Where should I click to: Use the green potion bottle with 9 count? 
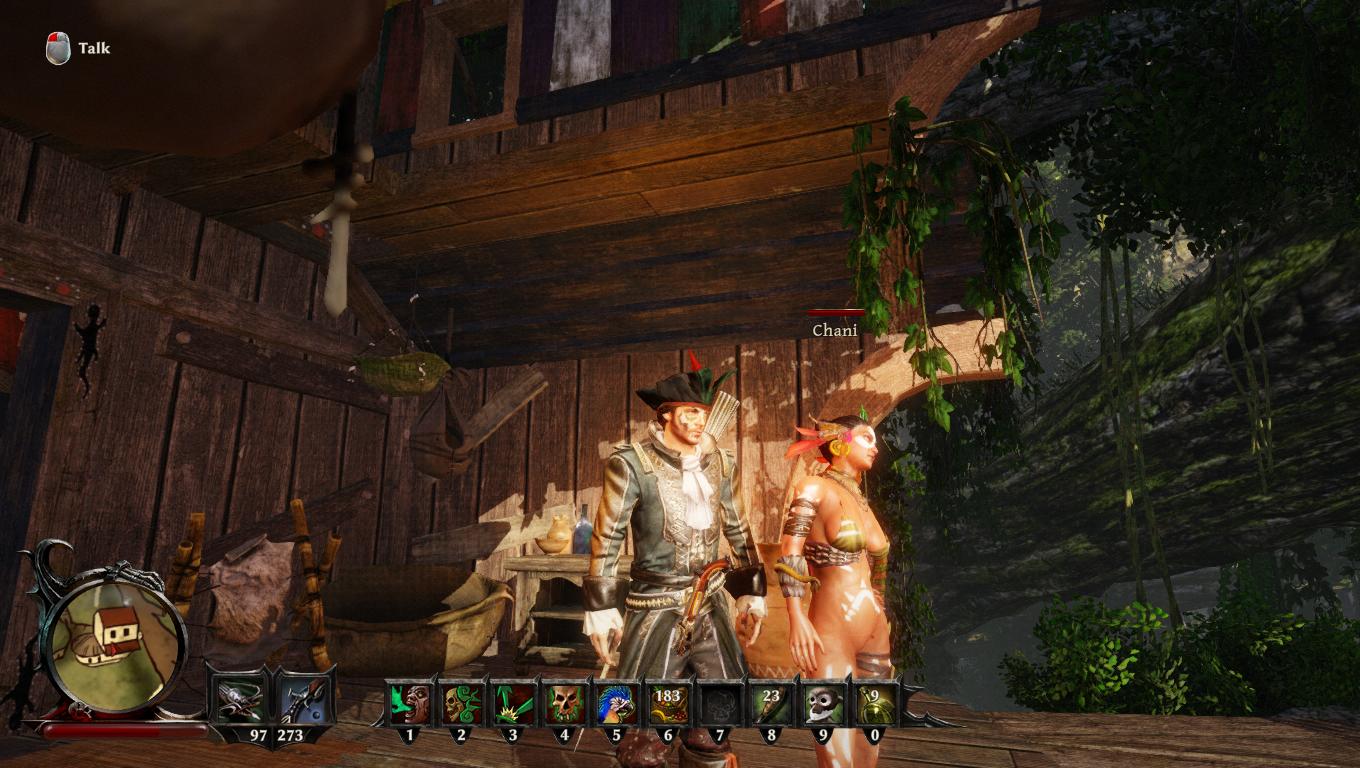875,704
